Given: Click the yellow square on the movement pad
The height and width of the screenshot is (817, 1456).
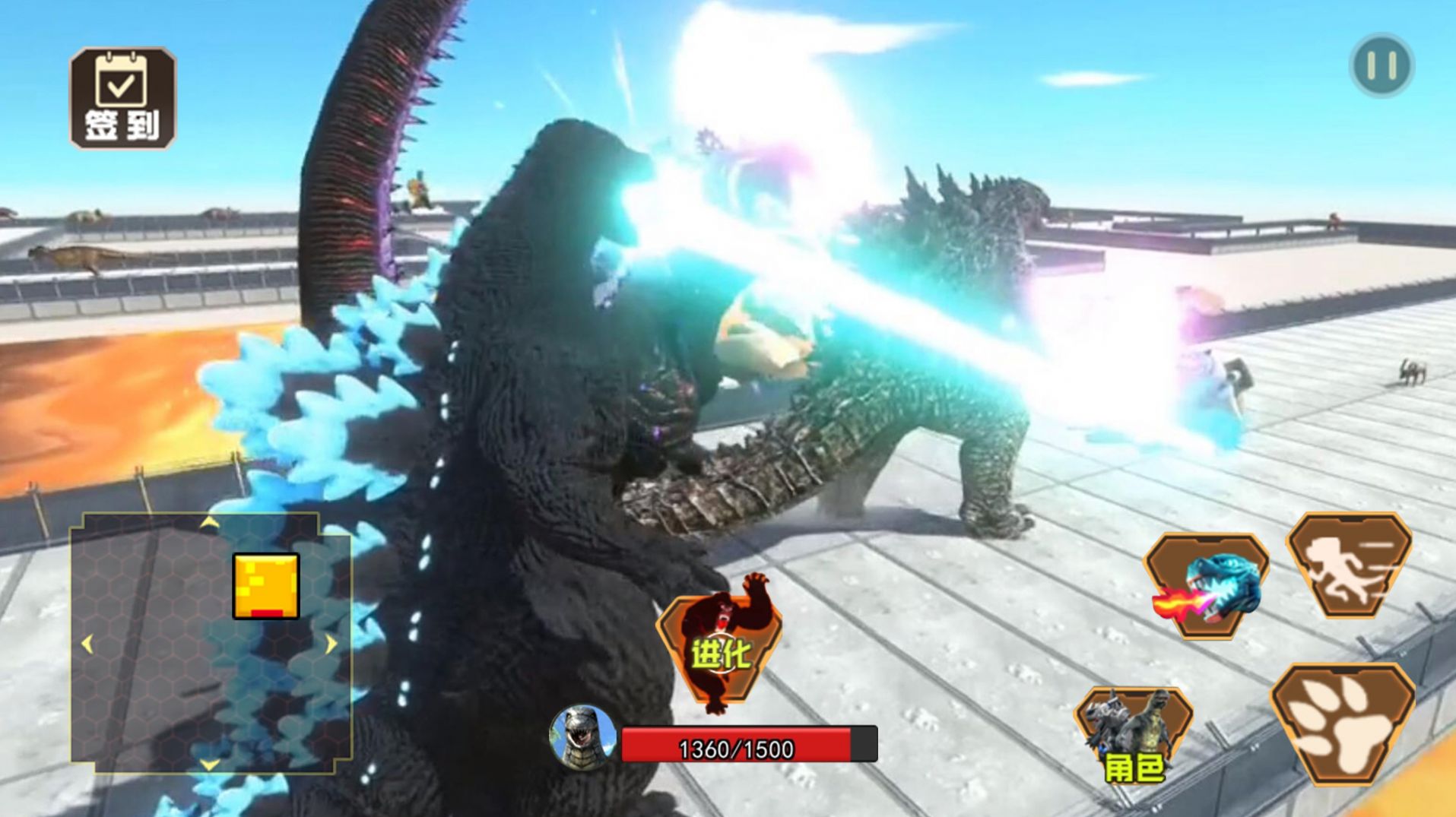Looking at the screenshot, I should pyautogui.click(x=266, y=586).
